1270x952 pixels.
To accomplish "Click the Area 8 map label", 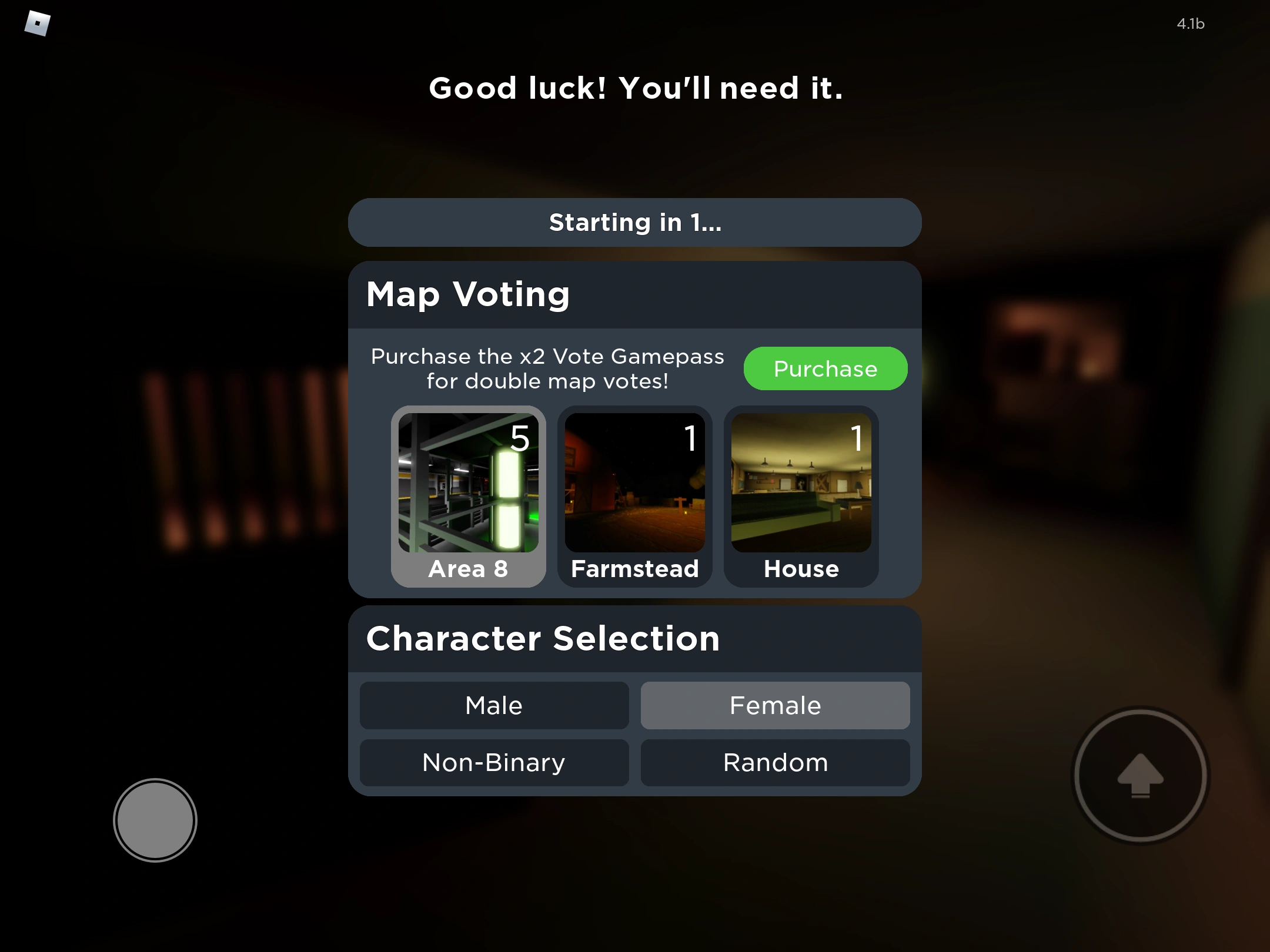I will 469,568.
